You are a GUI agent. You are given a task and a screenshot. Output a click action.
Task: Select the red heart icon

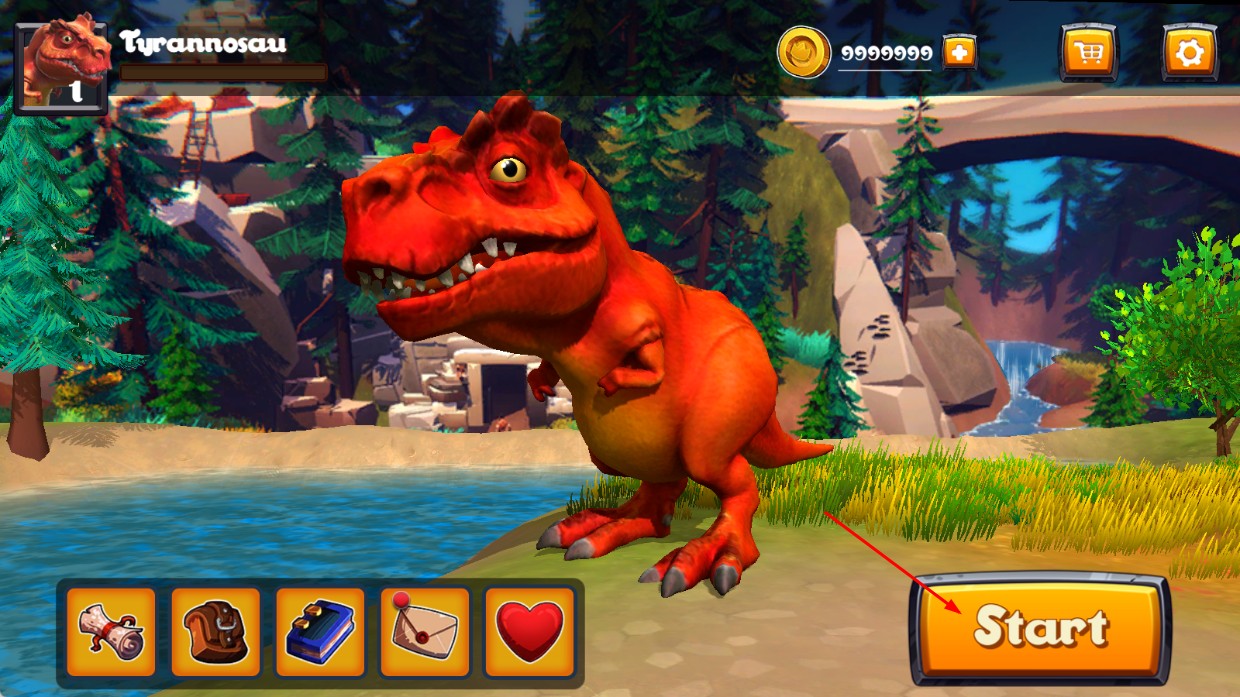click(530, 632)
